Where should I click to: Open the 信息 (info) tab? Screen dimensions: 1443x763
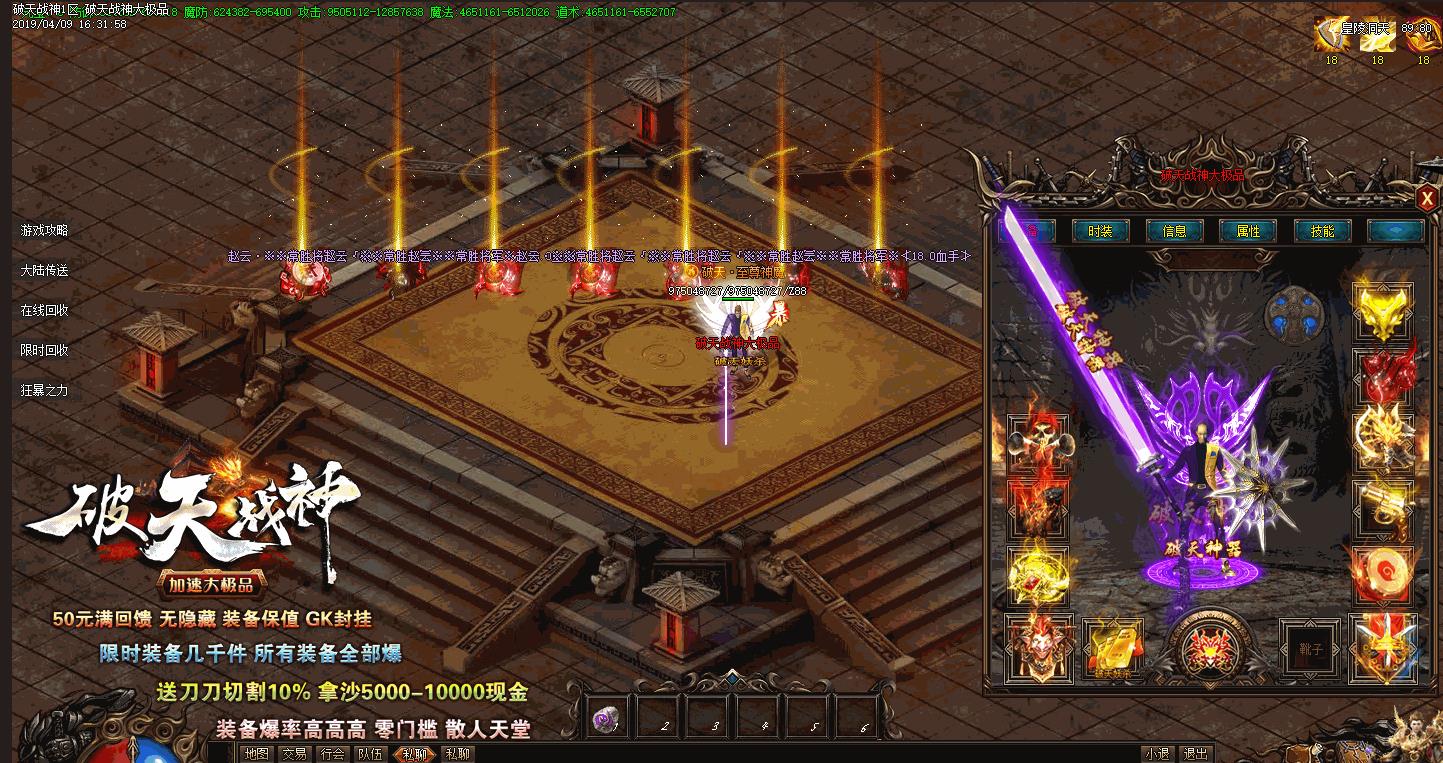1174,231
